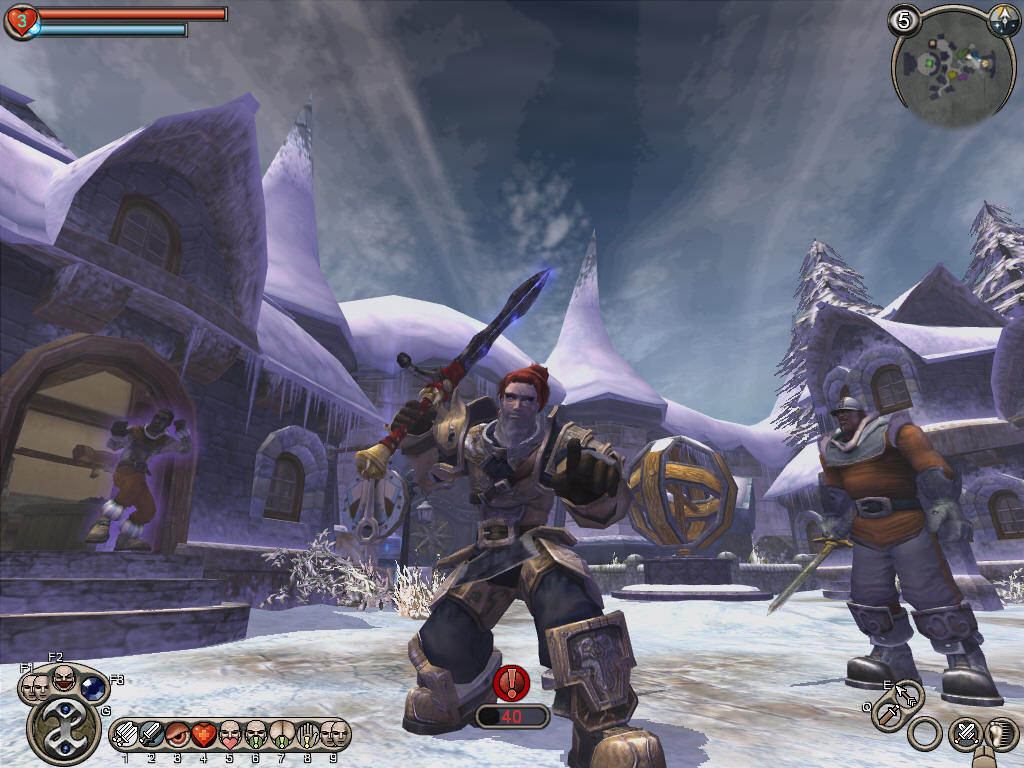Viewport: 1024px width, 768px height.
Task: Select the raised hand icon in slot 8
Action: 307,735
